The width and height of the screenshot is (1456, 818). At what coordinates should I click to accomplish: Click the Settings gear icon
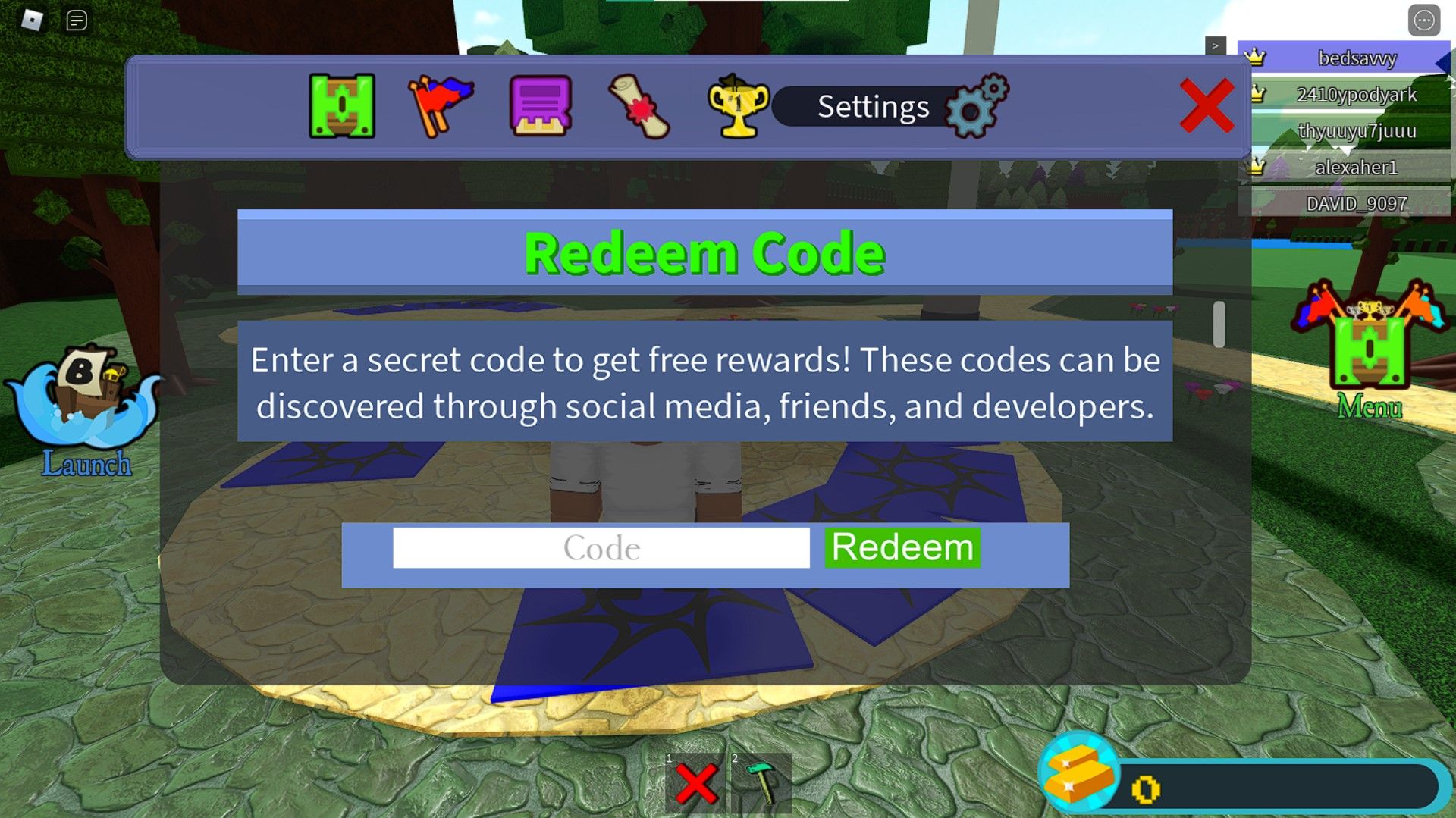click(x=977, y=106)
